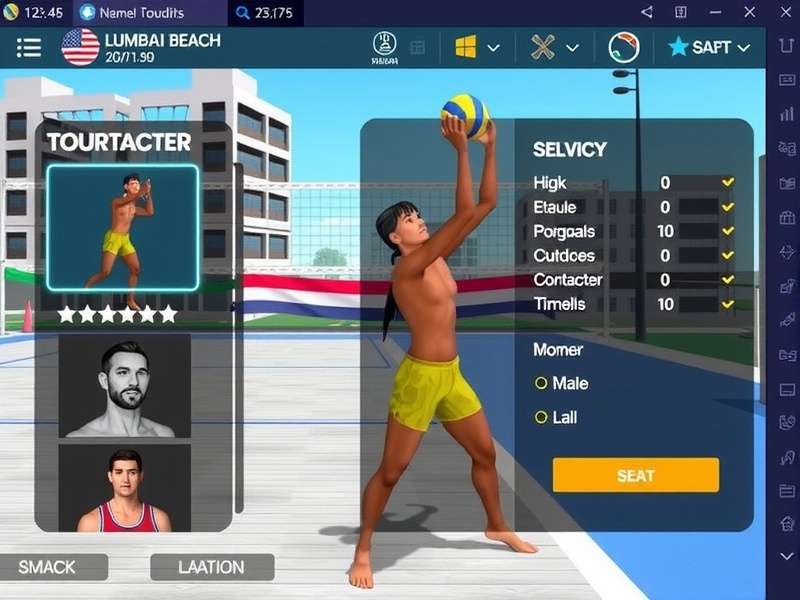
Task: Open the SMACK button
Action: point(47,567)
